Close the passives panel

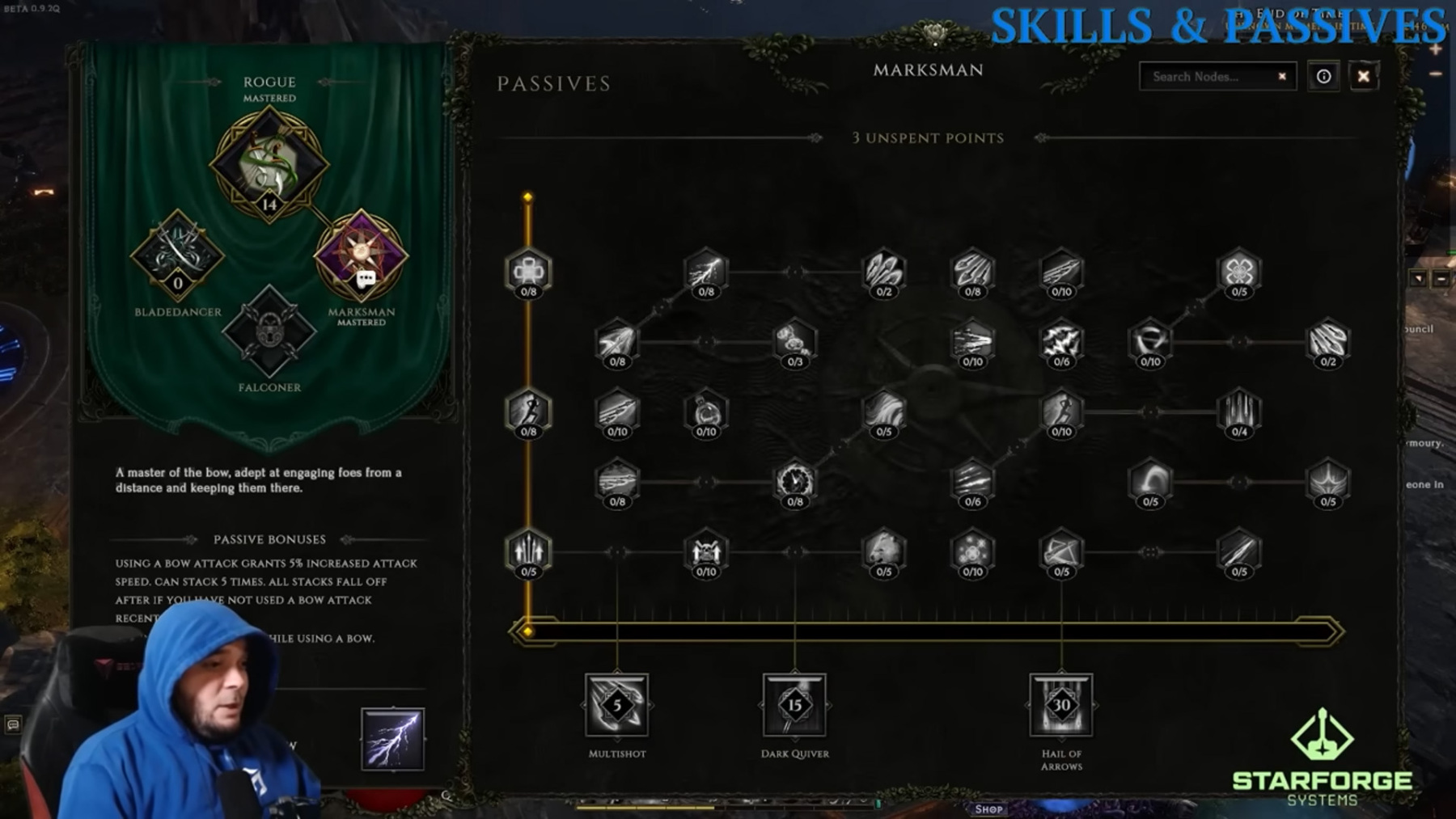(x=1363, y=77)
